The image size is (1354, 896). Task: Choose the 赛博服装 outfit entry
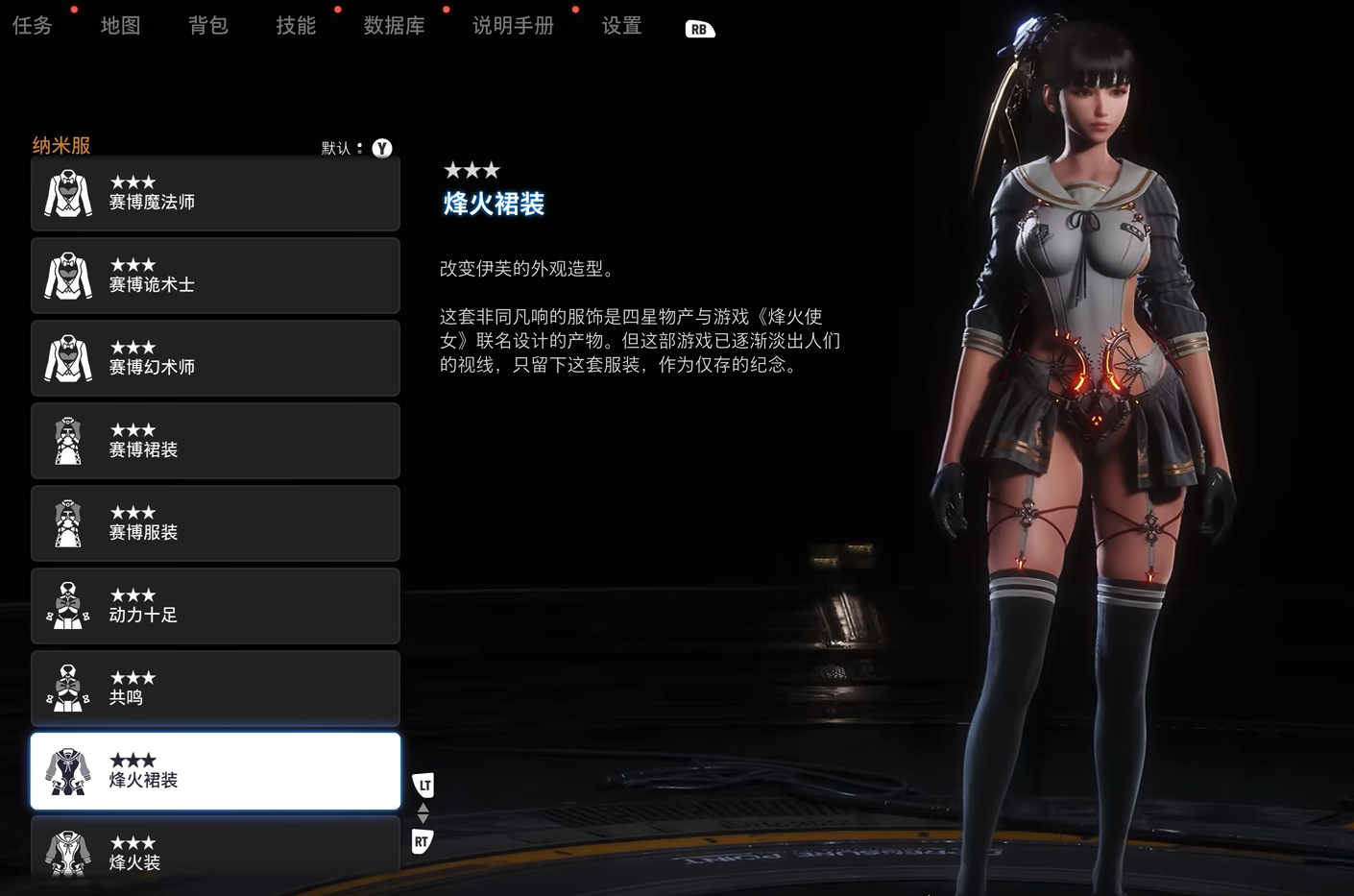tap(215, 524)
